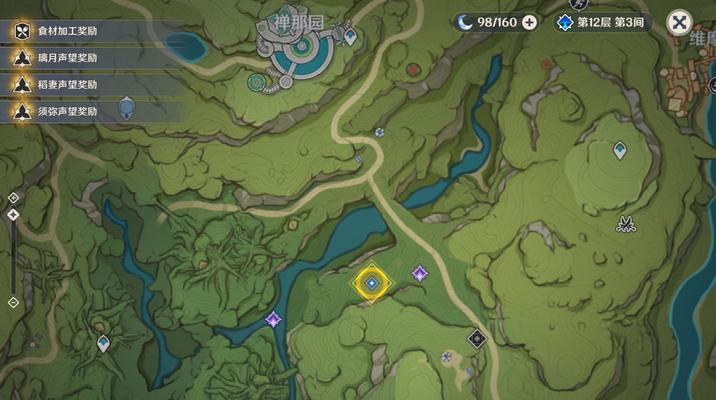Select the waypoint pin on the eastern plateau

click(620, 150)
